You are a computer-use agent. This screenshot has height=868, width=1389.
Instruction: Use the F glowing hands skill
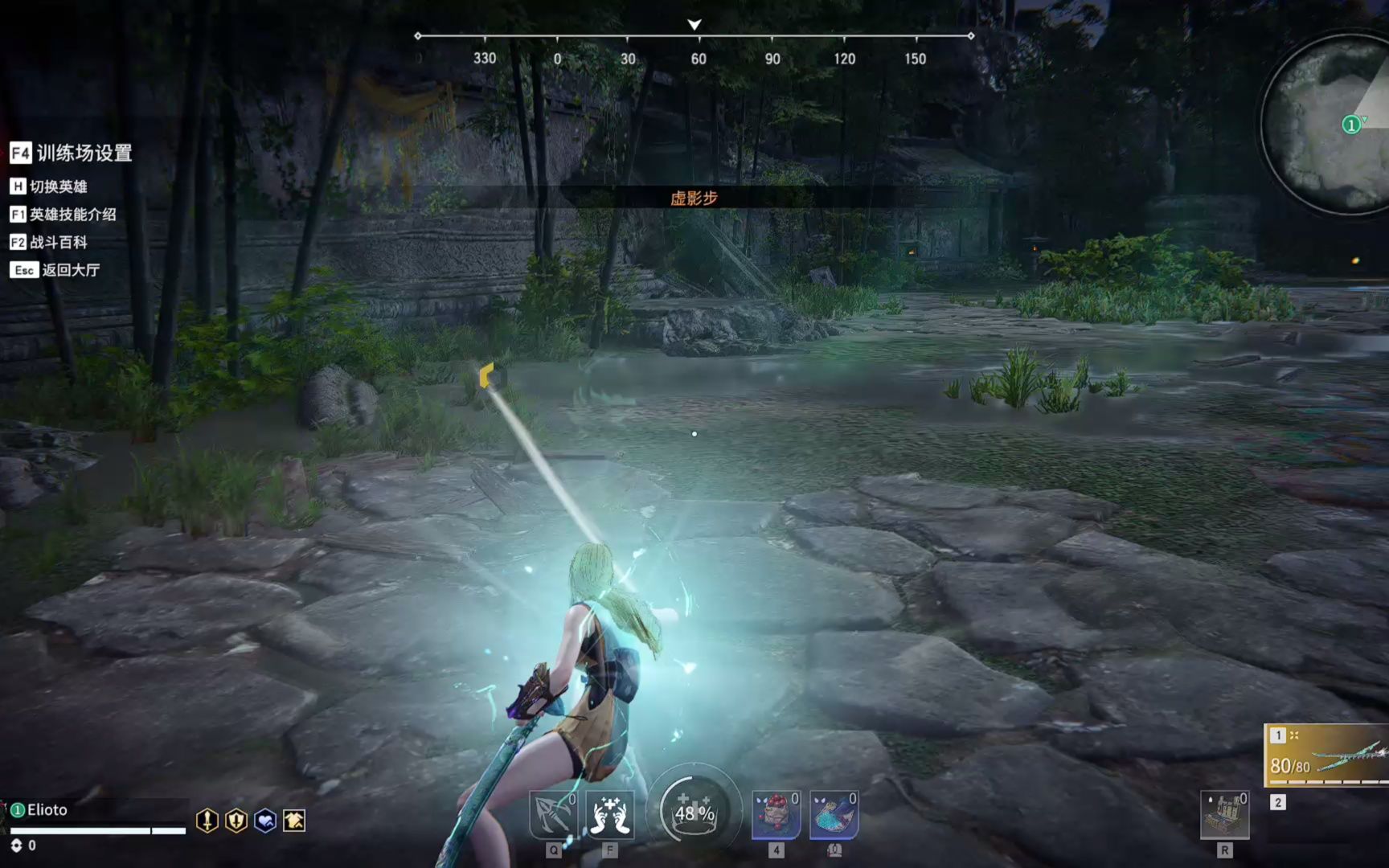tap(609, 815)
